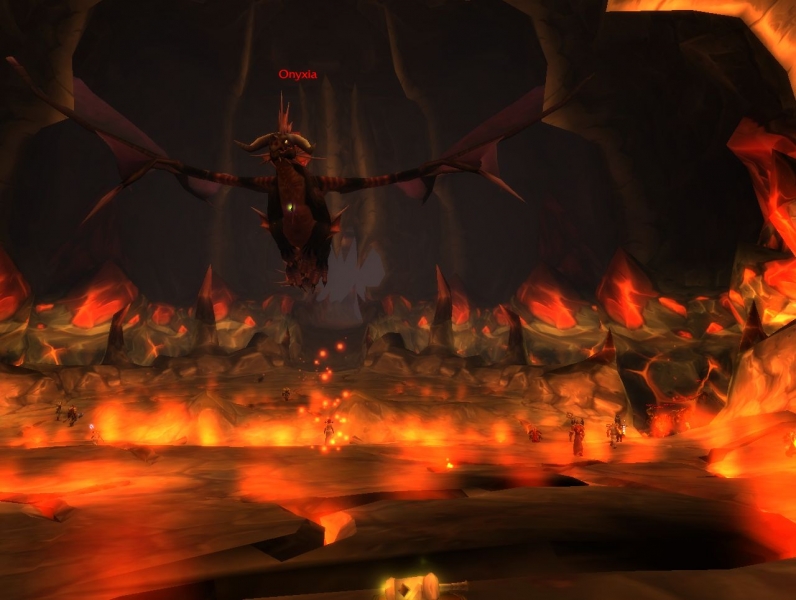Image resolution: width=796 pixels, height=600 pixels.
Task: Target Onyxia via her red name label
Action: click(297, 74)
